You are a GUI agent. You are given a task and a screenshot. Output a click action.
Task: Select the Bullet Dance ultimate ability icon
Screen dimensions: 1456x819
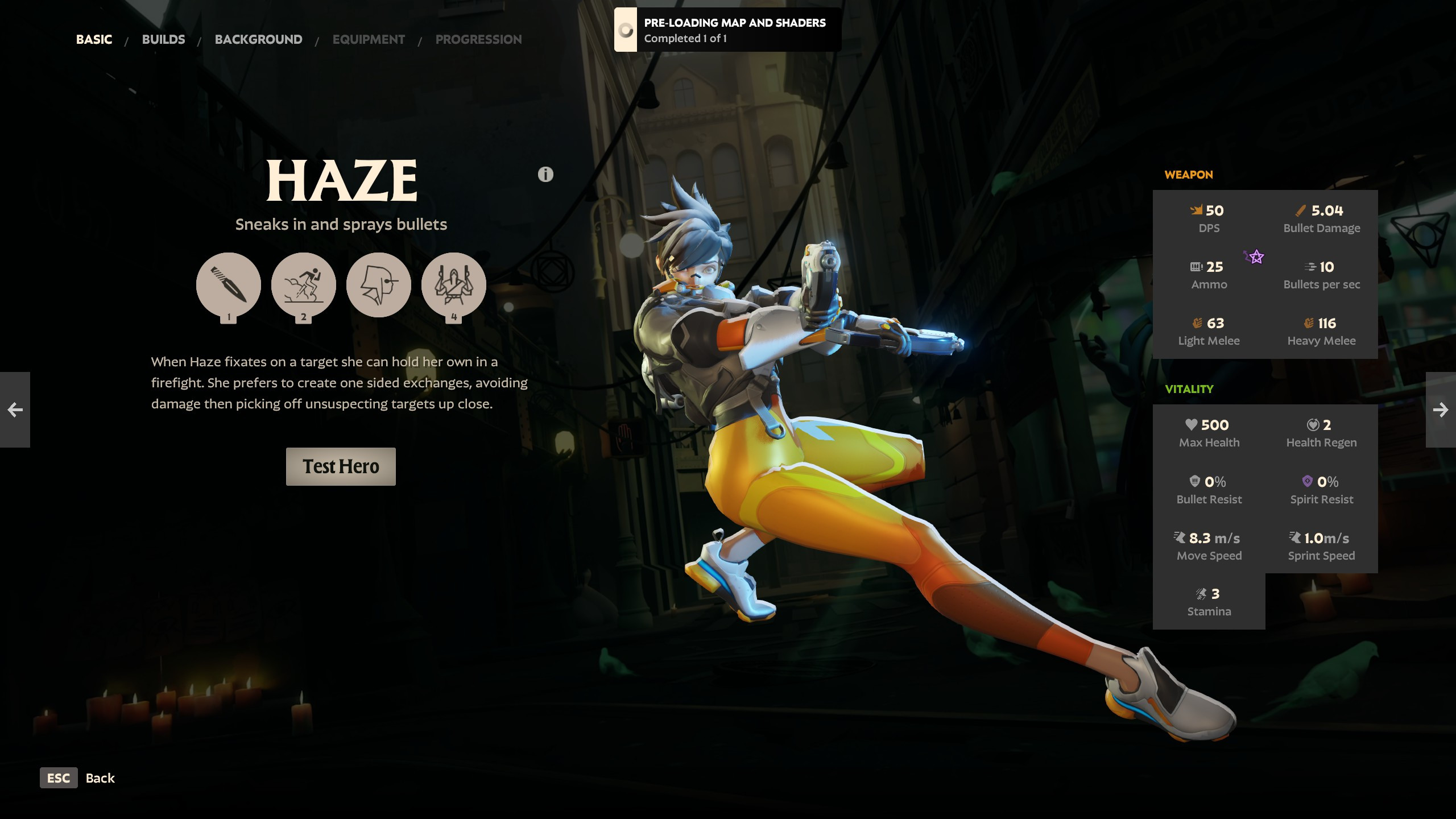(454, 286)
